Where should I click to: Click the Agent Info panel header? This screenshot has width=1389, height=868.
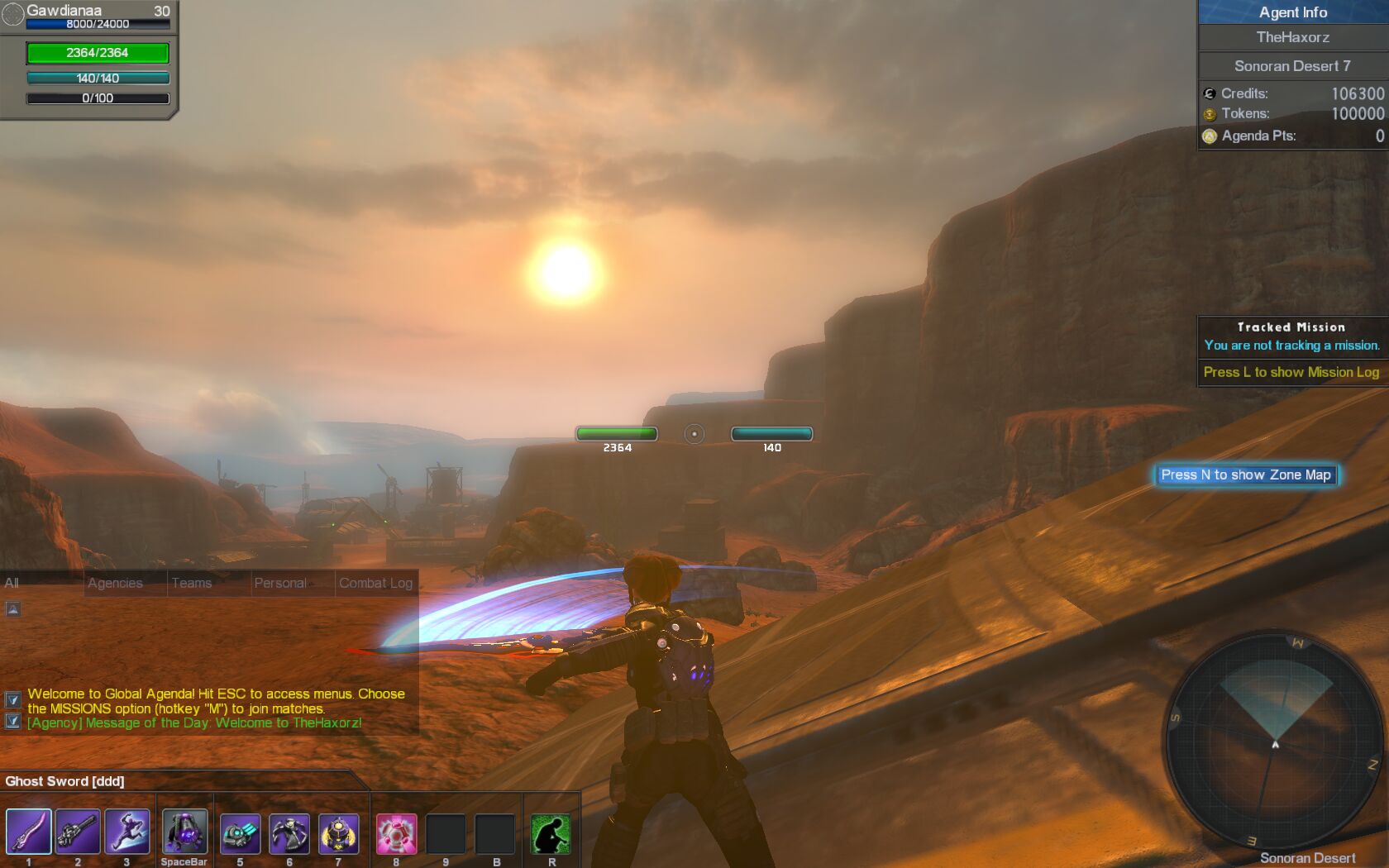1293,12
